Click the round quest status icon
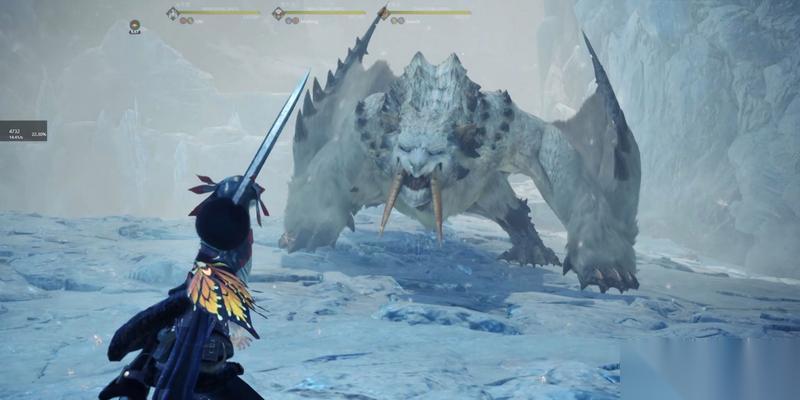Screen dimensions: 800x400 [x=134, y=25]
